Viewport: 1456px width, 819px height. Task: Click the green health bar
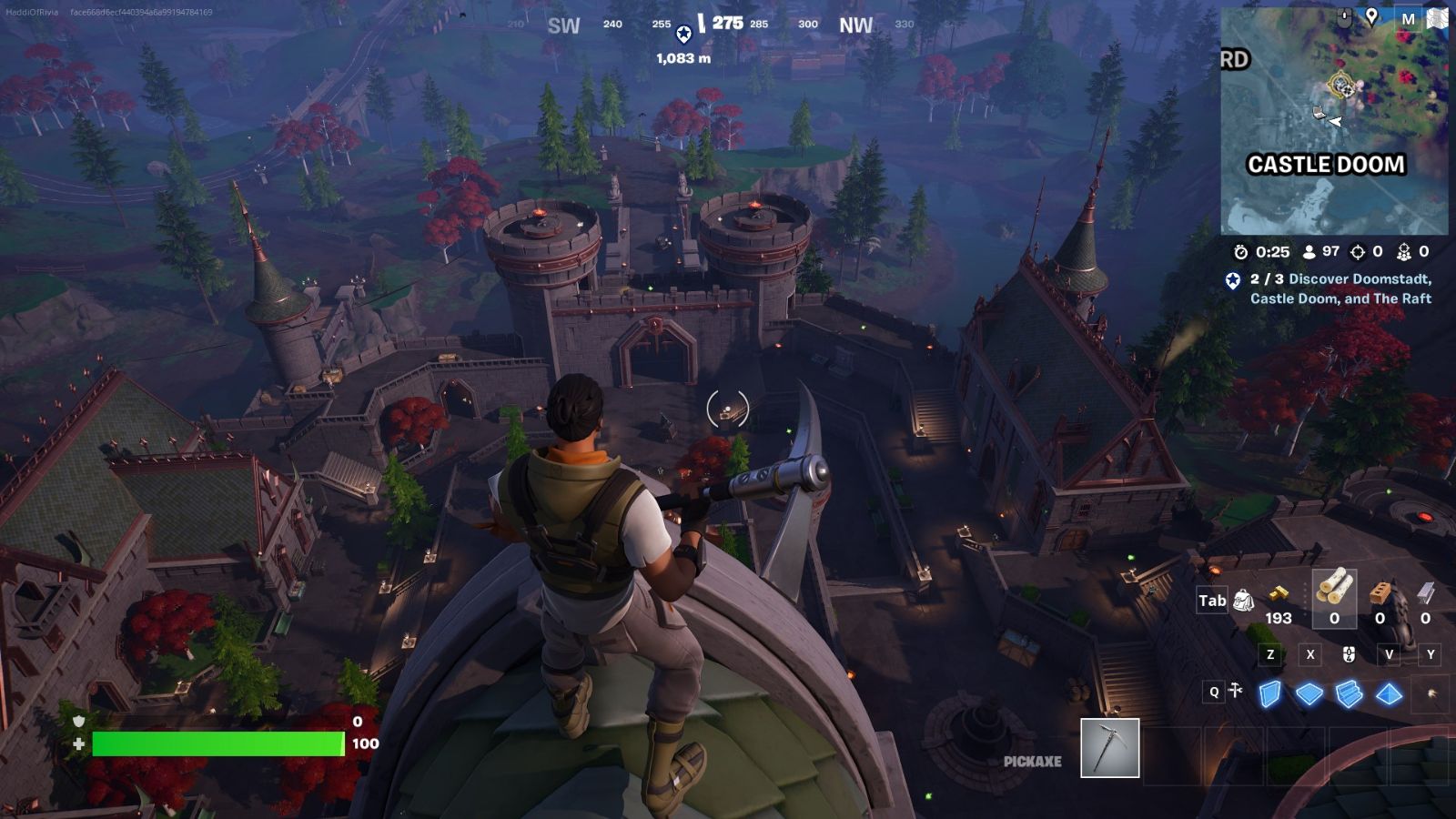(218, 743)
